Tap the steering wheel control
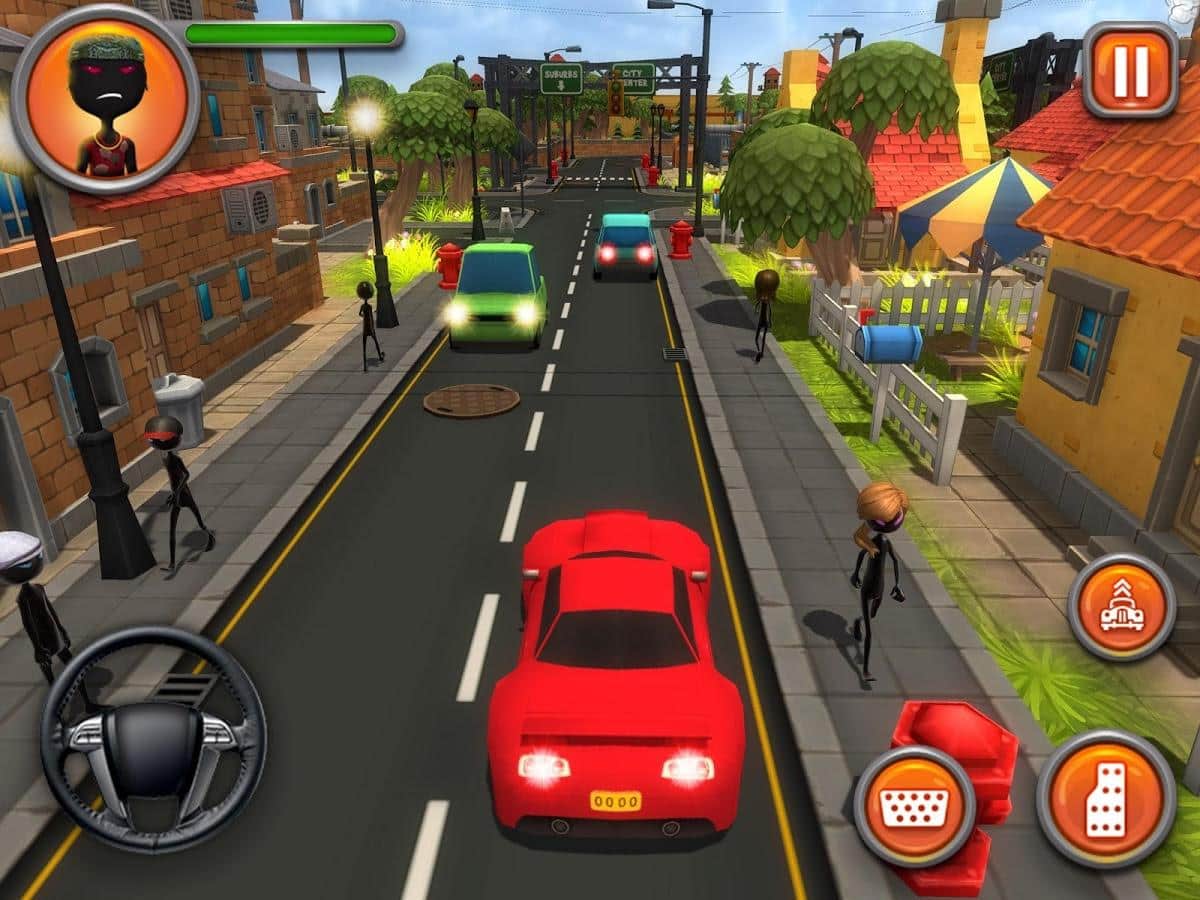 [x=153, y=739]
